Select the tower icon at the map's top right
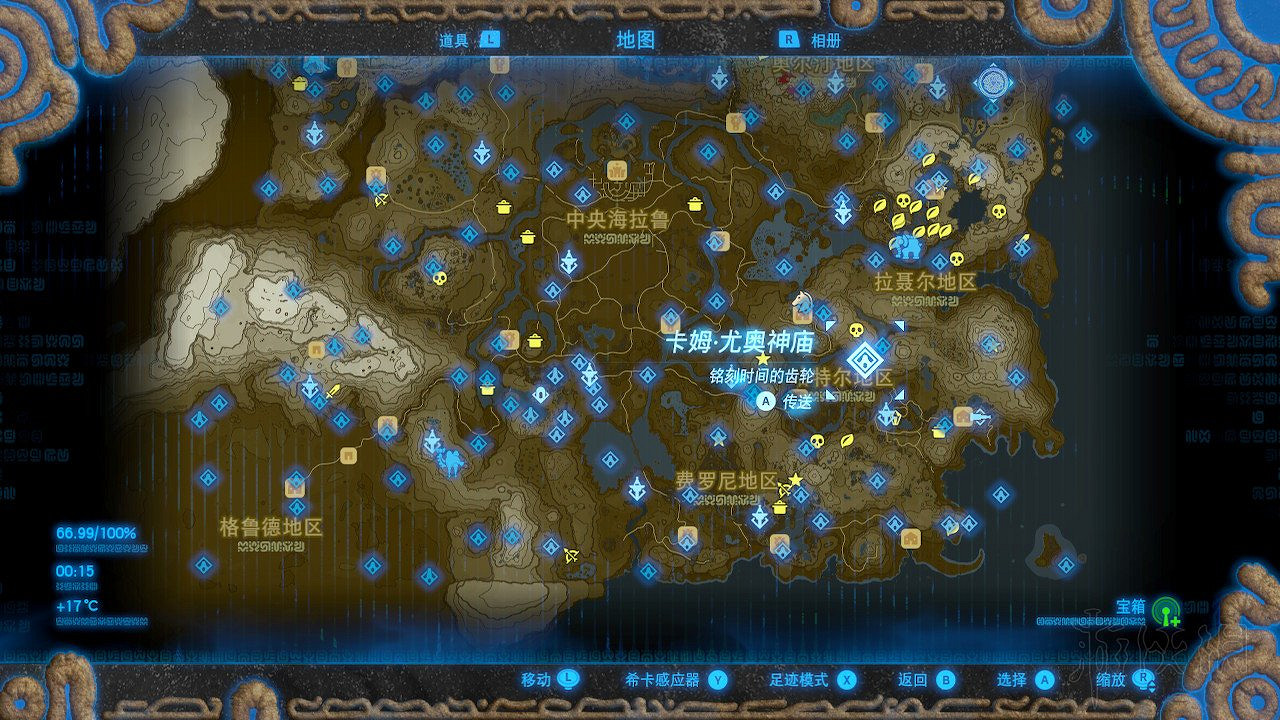 [992, 83]
